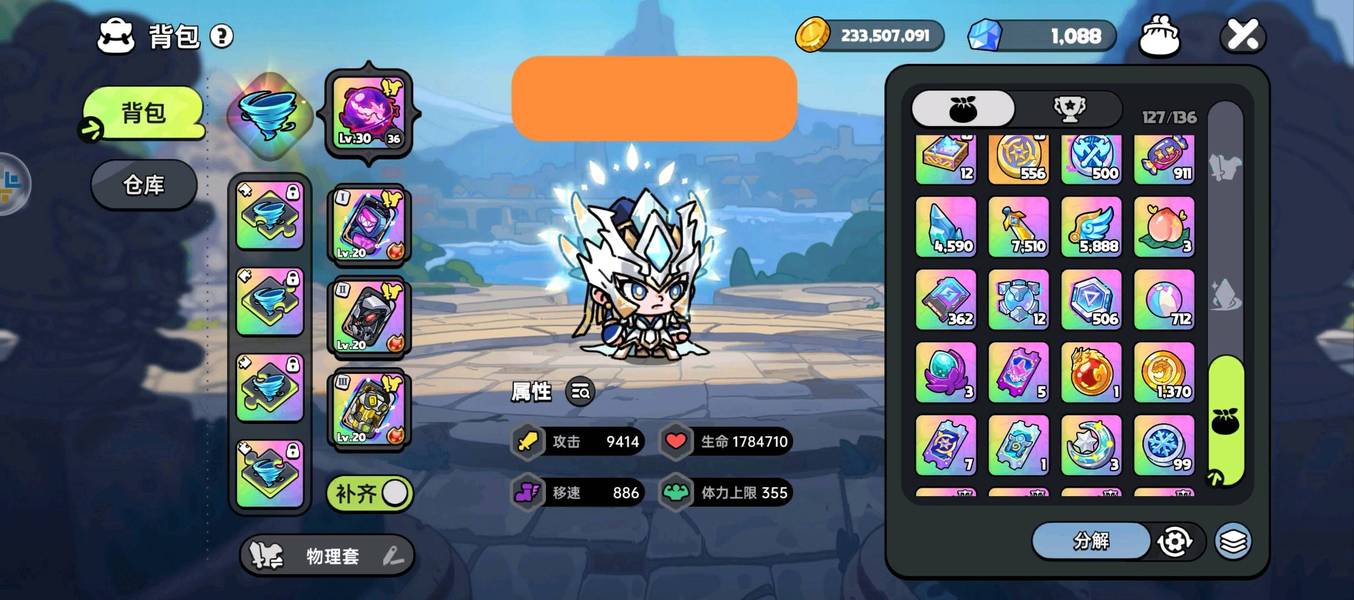Select the yellow Lv.20 card equipment
The height and width of the screenshot is (600, 1354).
tap(367, 408)
